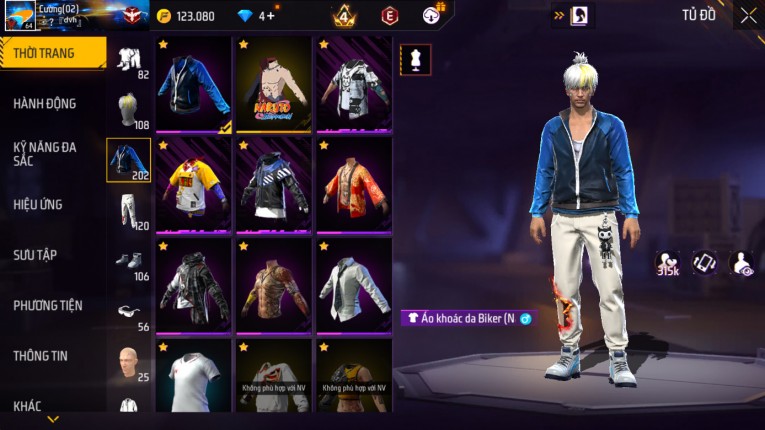Equip the yellow and purple sleeved shirt

point(193,186)
